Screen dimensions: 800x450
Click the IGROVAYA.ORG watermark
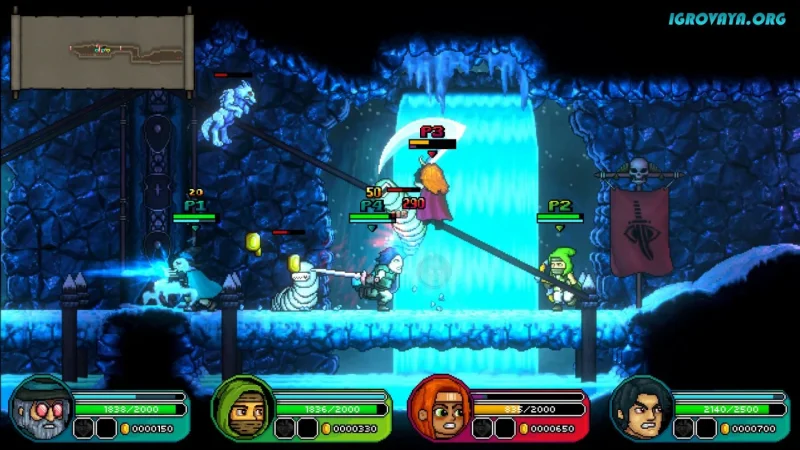[727, 18]
